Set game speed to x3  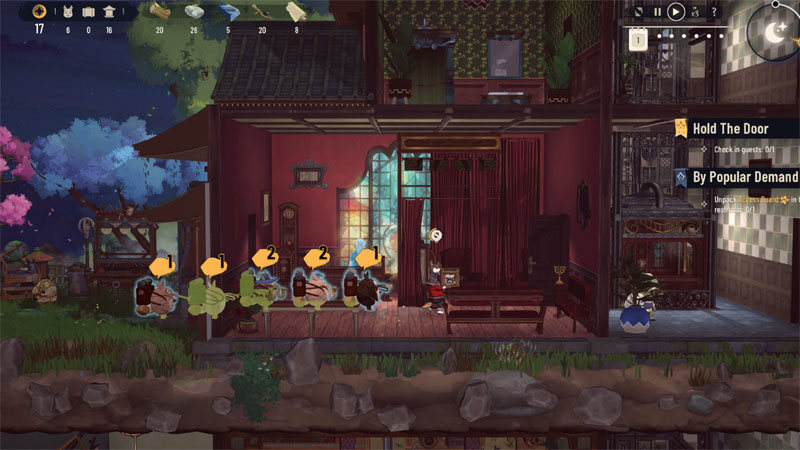[696, 12]
